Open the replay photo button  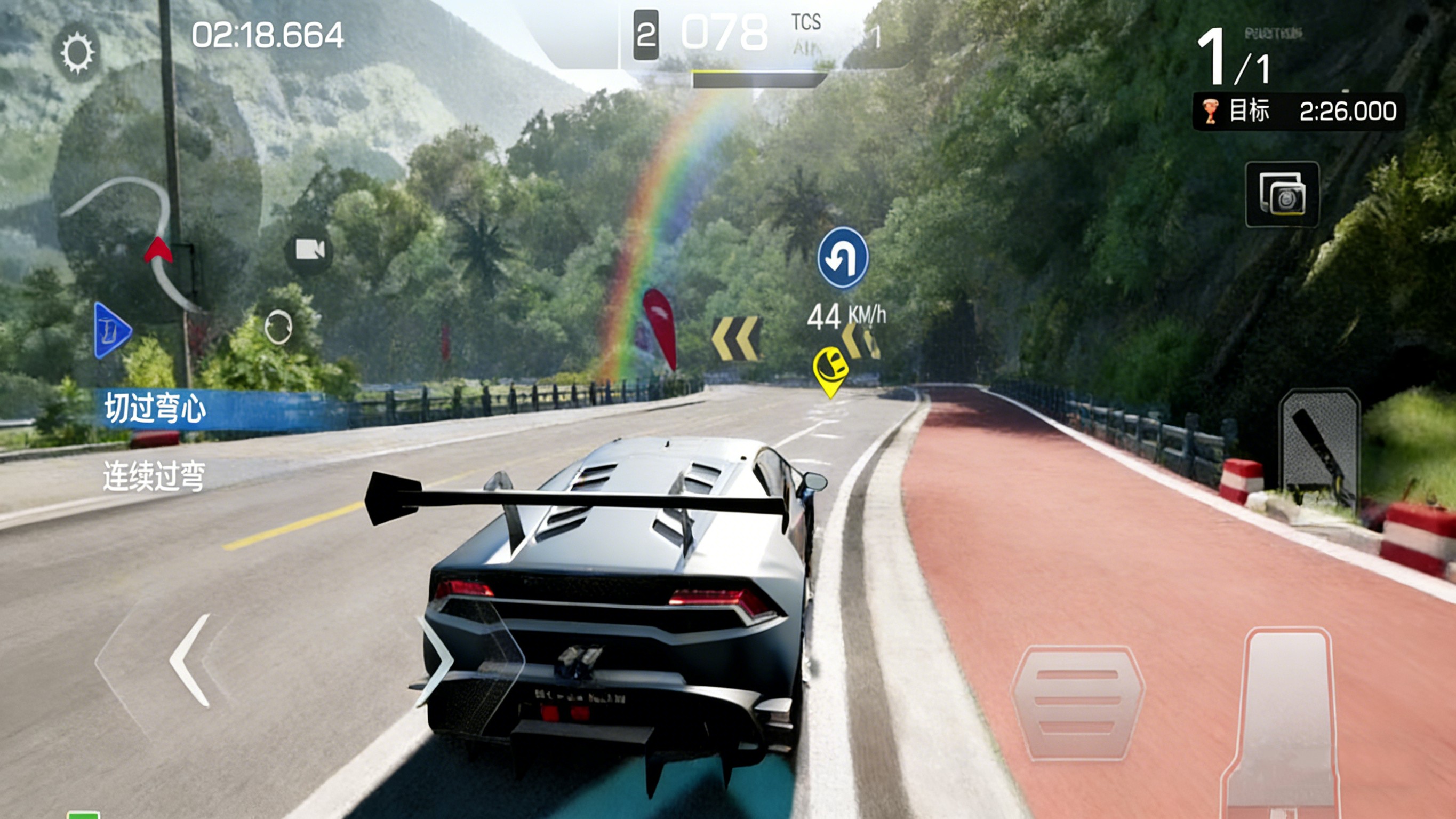click(x=1282, y=195)
